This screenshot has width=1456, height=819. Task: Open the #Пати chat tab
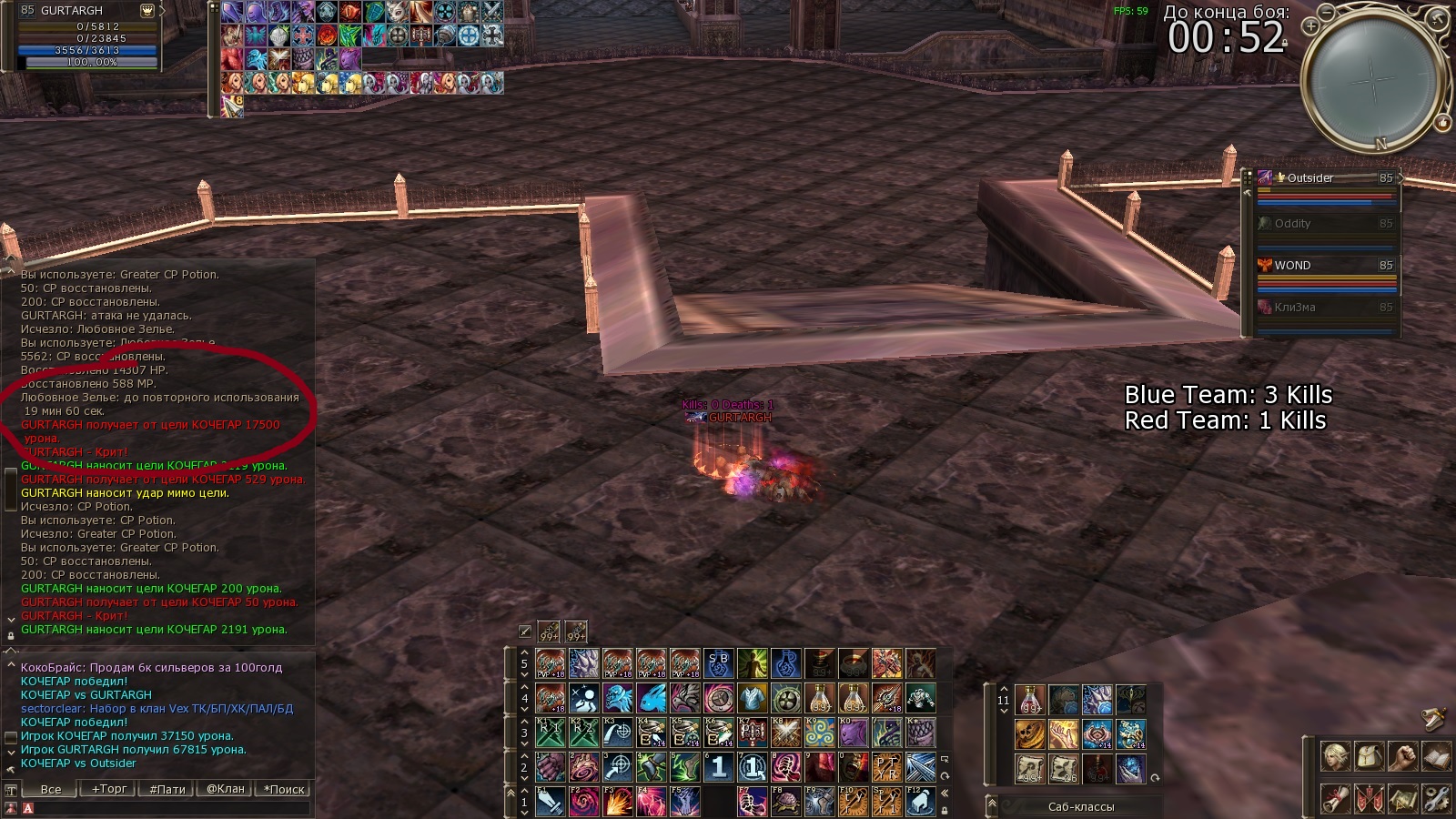pyautogui.click(x=167, y=789)
